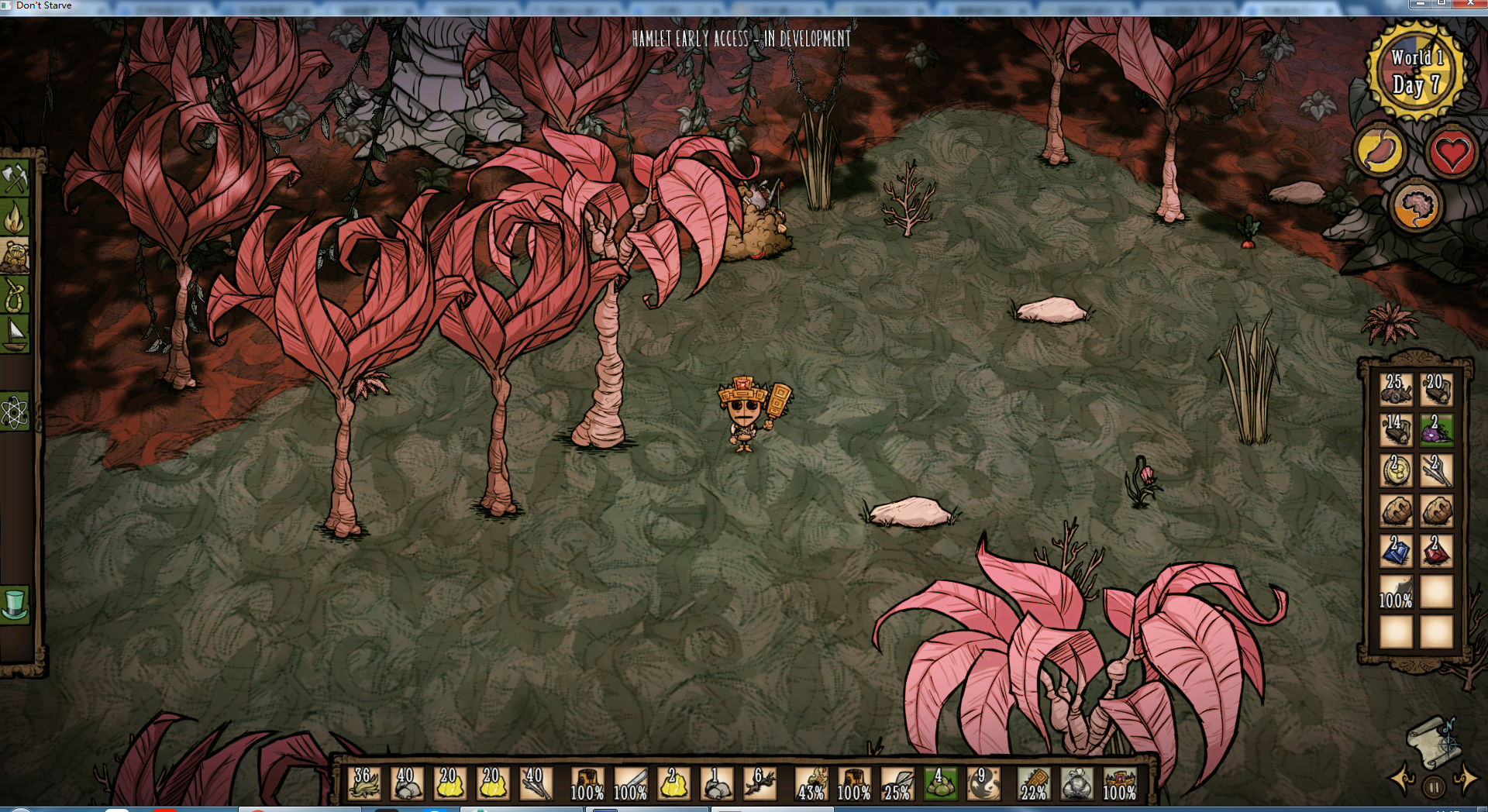
Task: Open the rope Survival crafting tab
Action: pyautogui.click(x=15, y=295)
